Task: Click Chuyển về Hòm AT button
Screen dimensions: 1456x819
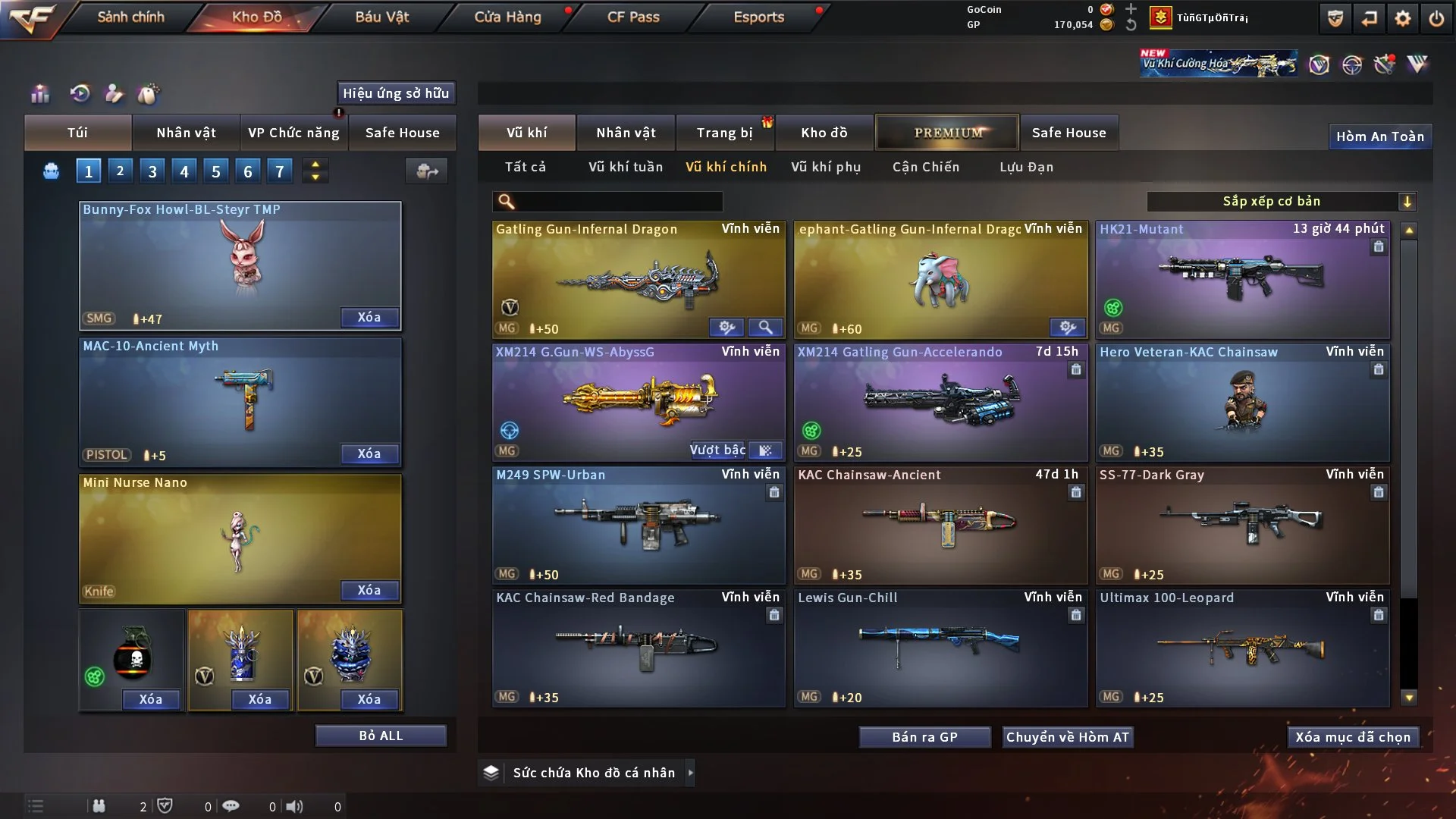Action: pos(1068,737)
